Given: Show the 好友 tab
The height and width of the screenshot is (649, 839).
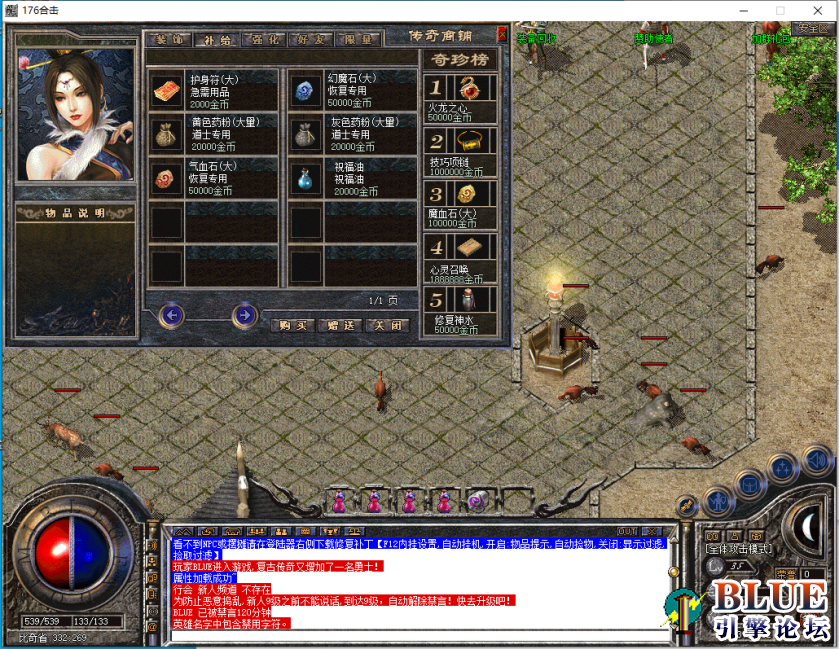Looking at the screenshot, I should pyautogui.click(x=312, y=40).
